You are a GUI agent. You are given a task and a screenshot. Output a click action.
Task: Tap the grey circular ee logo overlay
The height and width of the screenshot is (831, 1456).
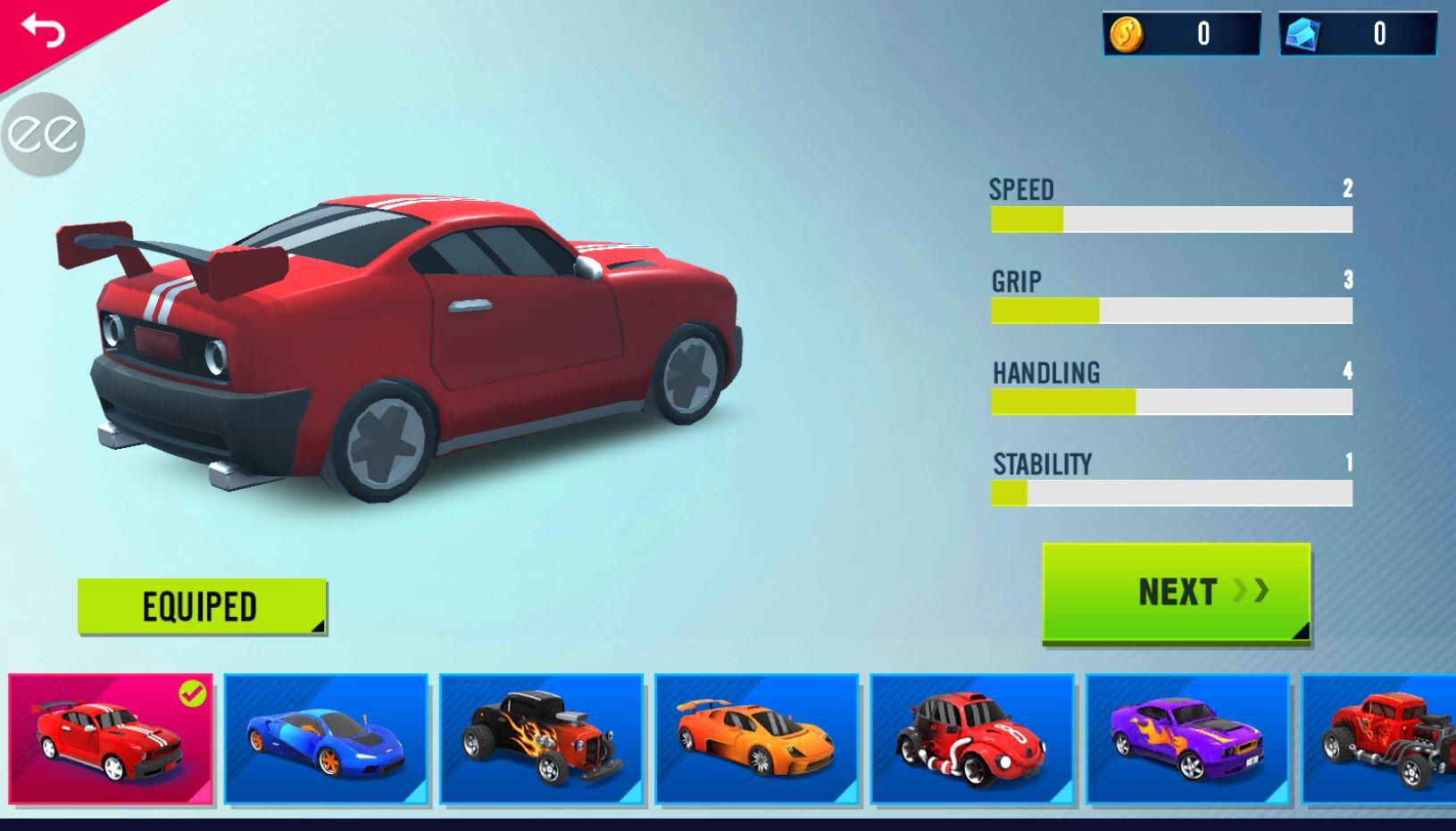point(43,134)
